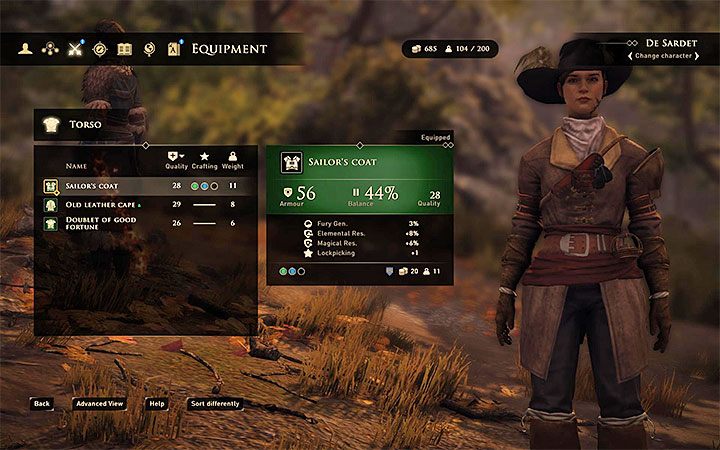Click the Sort differently button
The width and height of the screenshot is (720, 450).
pyautogui.click(x=215, y=404)
